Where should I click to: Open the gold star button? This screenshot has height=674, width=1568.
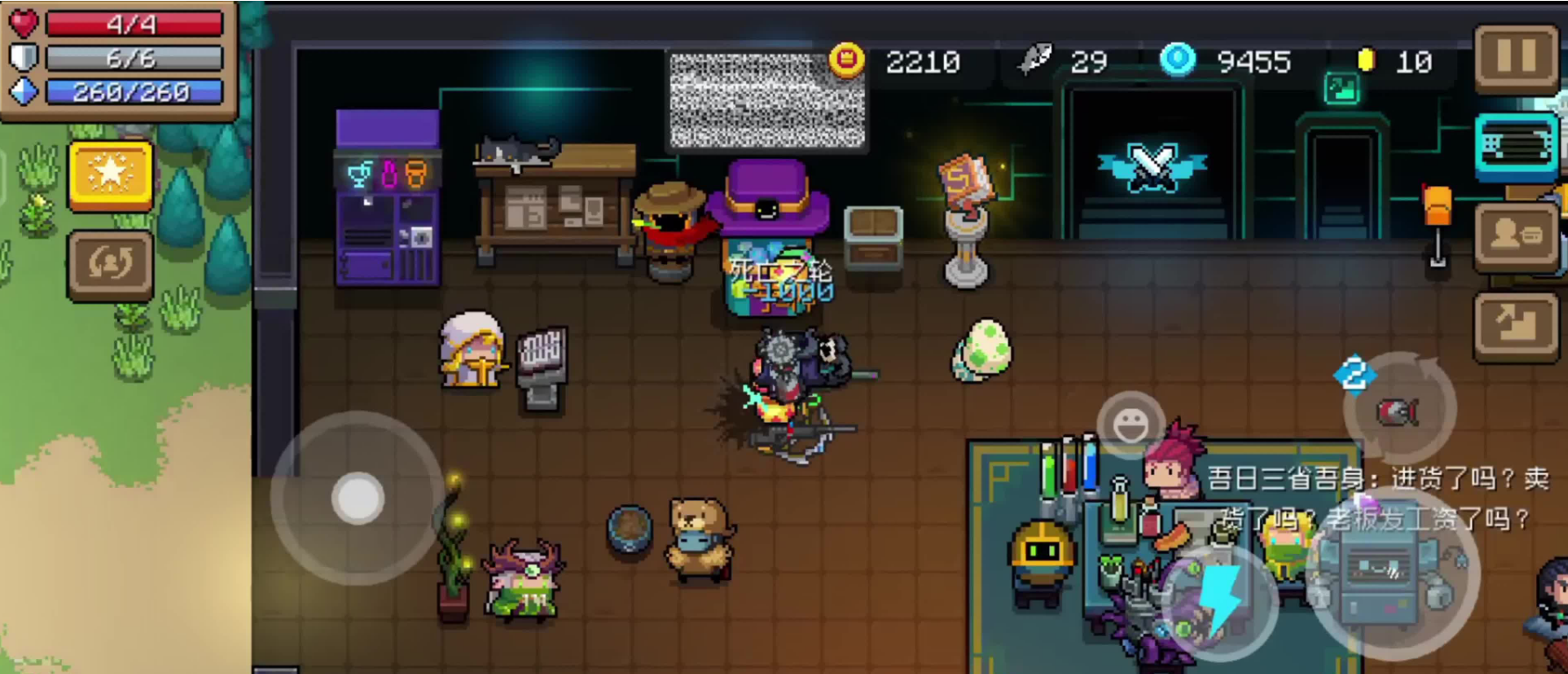(111, 175)
